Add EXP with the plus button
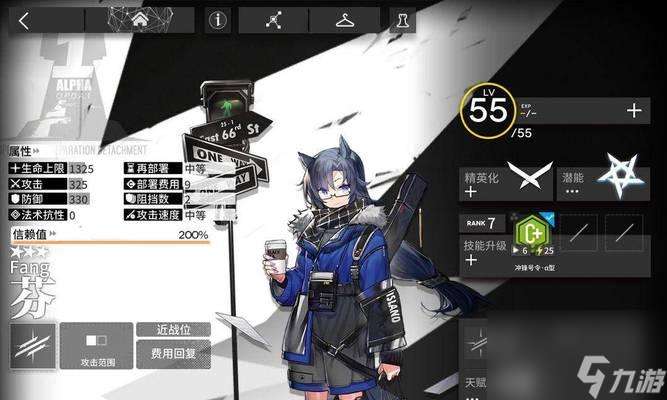Viewport: 667px width, 400px height. coord(633,111)
